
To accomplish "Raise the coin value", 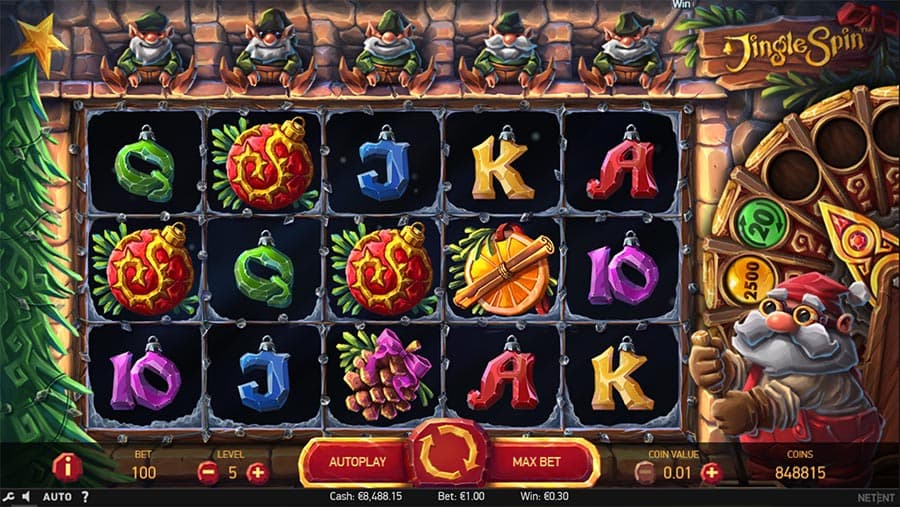I will click(x=711, y=472).
